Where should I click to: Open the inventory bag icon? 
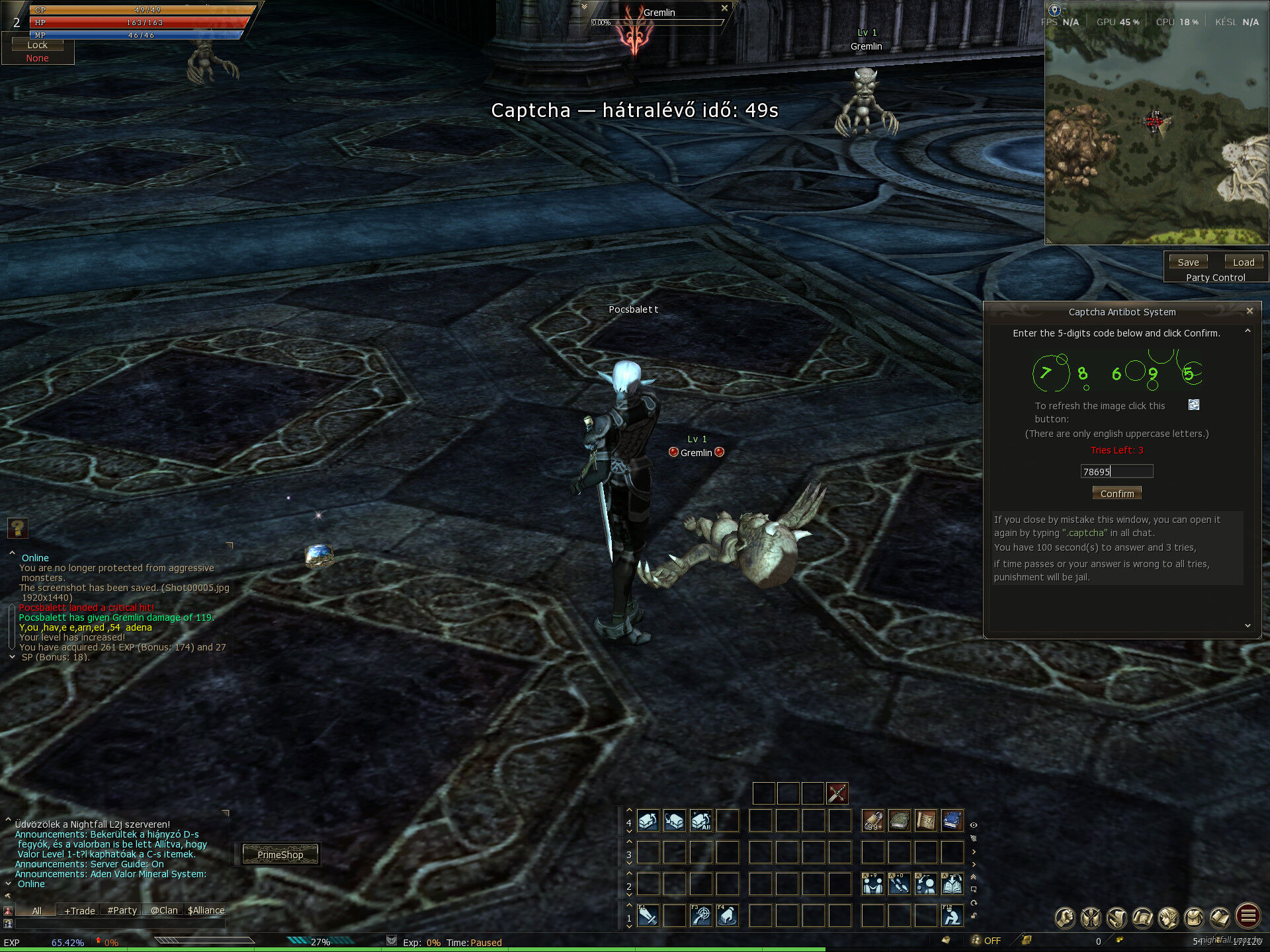(x=1195, y=918)
